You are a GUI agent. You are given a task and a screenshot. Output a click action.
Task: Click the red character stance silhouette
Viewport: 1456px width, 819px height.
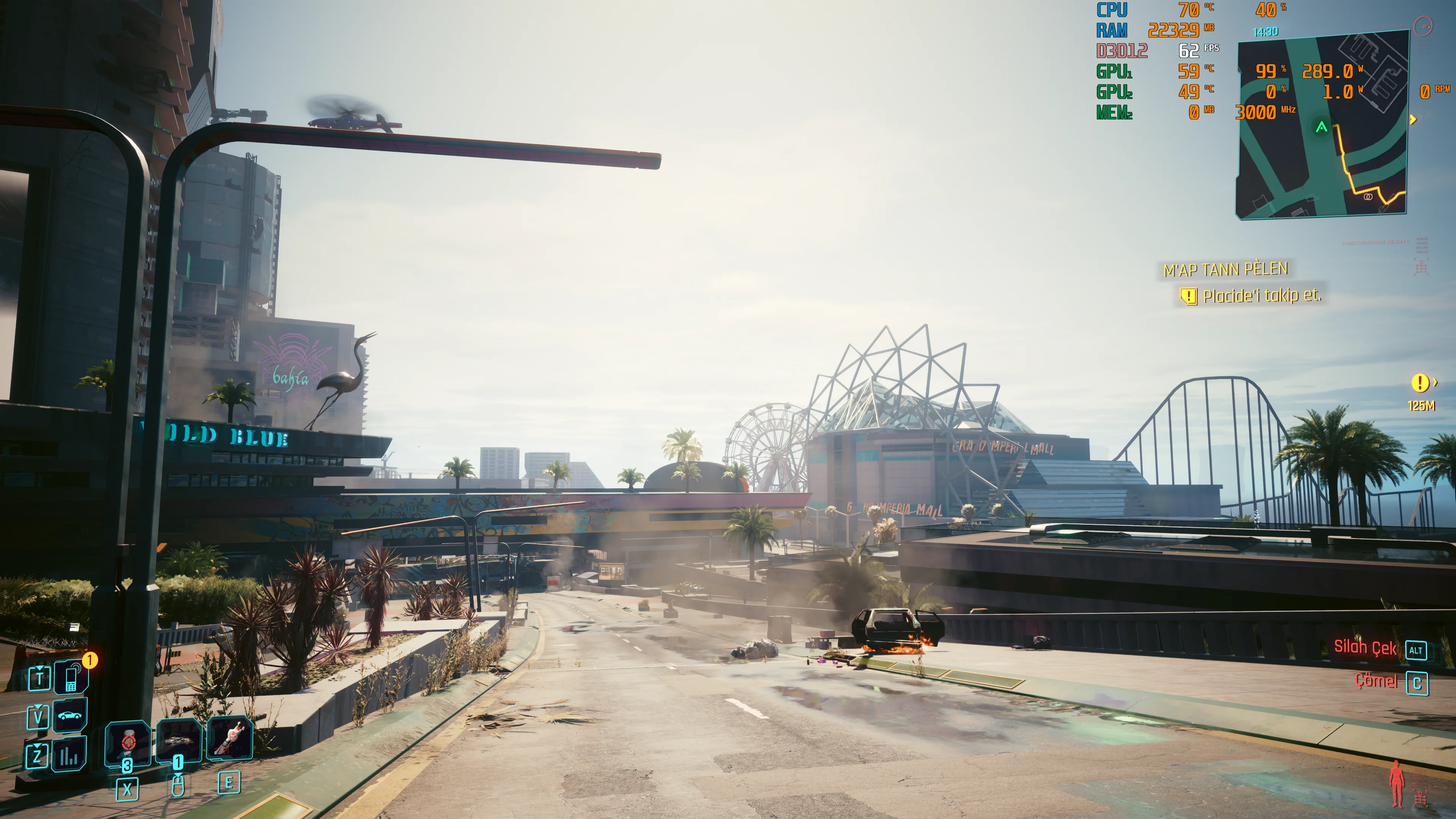pos(1397,783)
